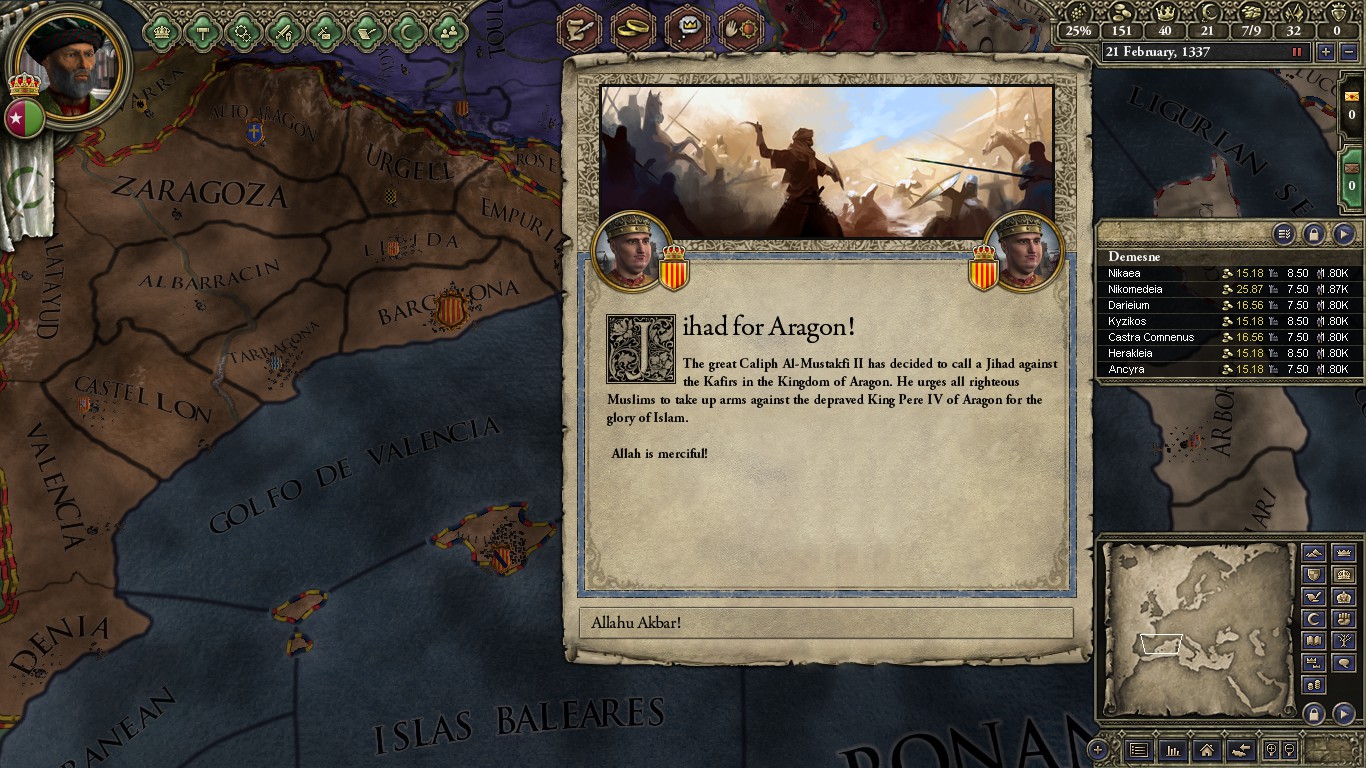Switch to religion map mode with crescent icon
Screen dimensions: 1366x768
click(1314, 619)
